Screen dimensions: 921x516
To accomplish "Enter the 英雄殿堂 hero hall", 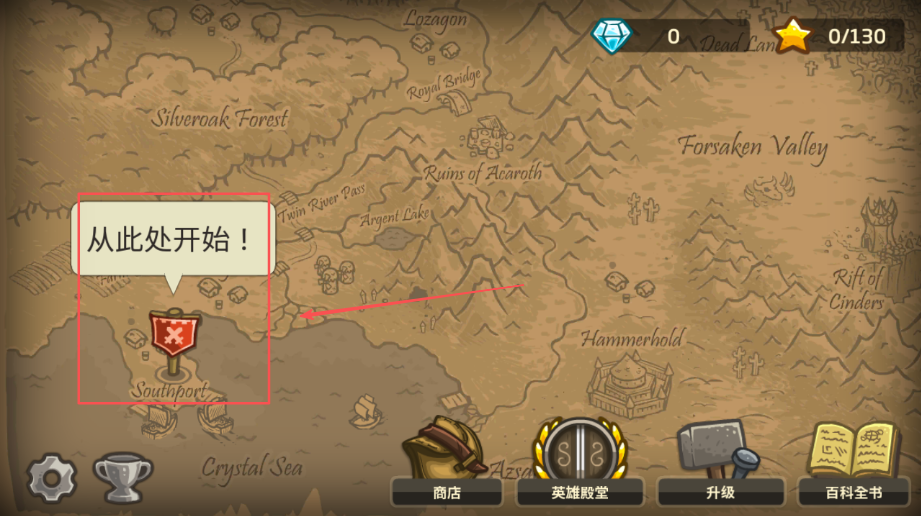I will point(580,465).
